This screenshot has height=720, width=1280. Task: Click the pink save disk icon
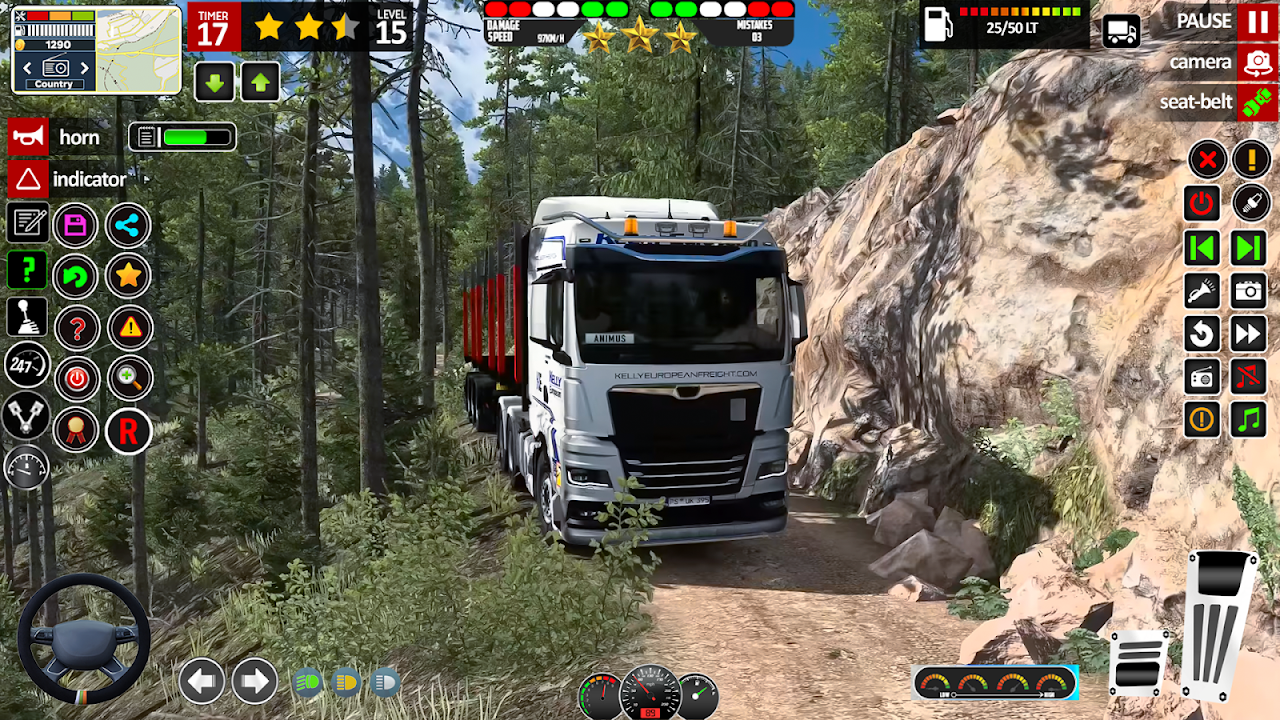click(76, 226)
